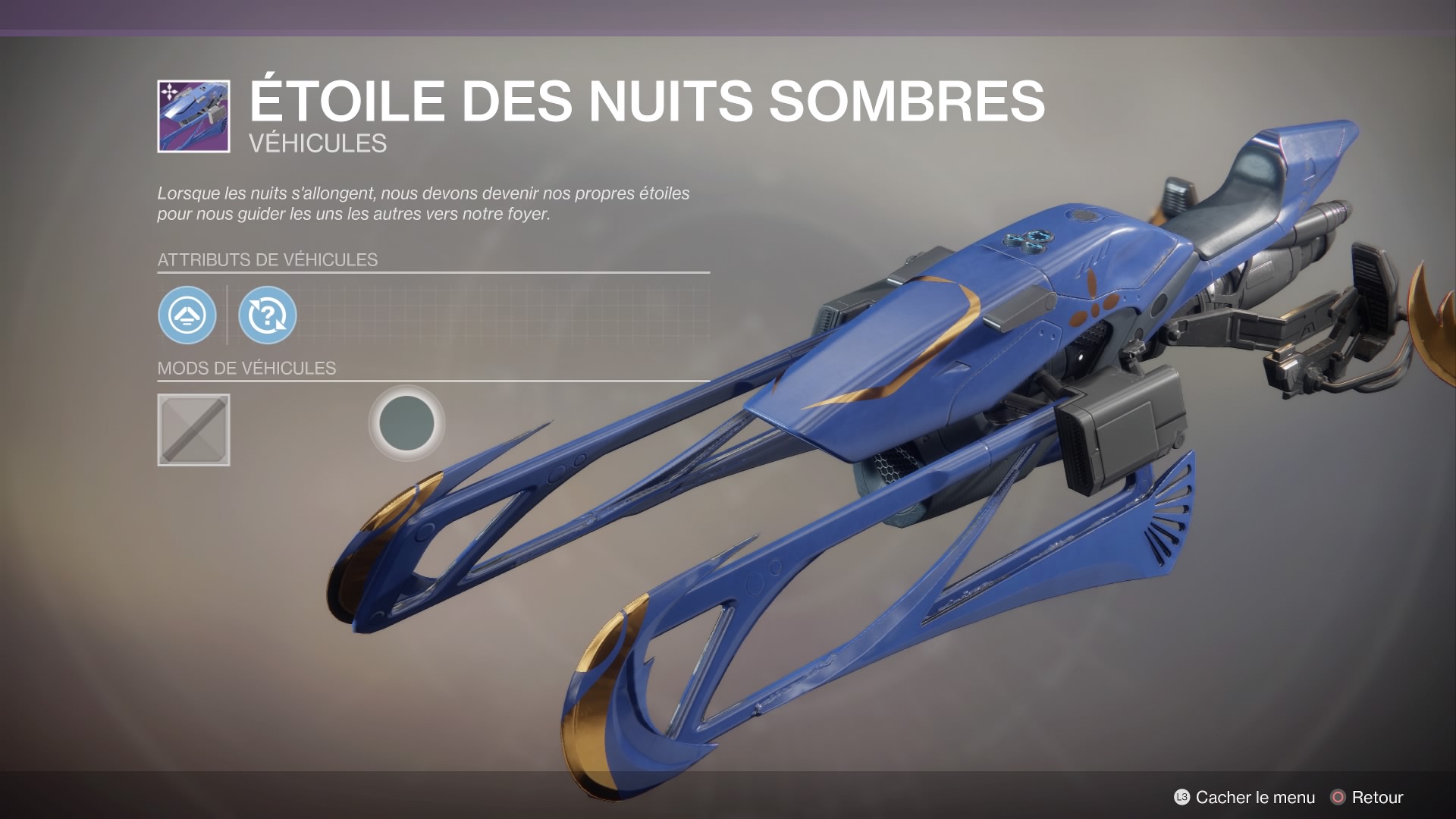Click the Retour back button
The width and height of the screenshot is (1456, 819).
1367,797
